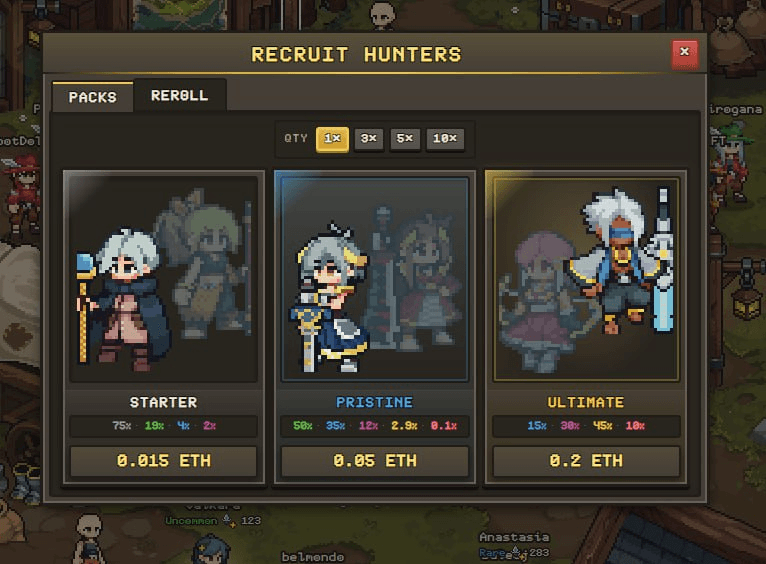Set quantity to 1x
The width and height of the screenshot is (766, 564).
tap(332, 139)
